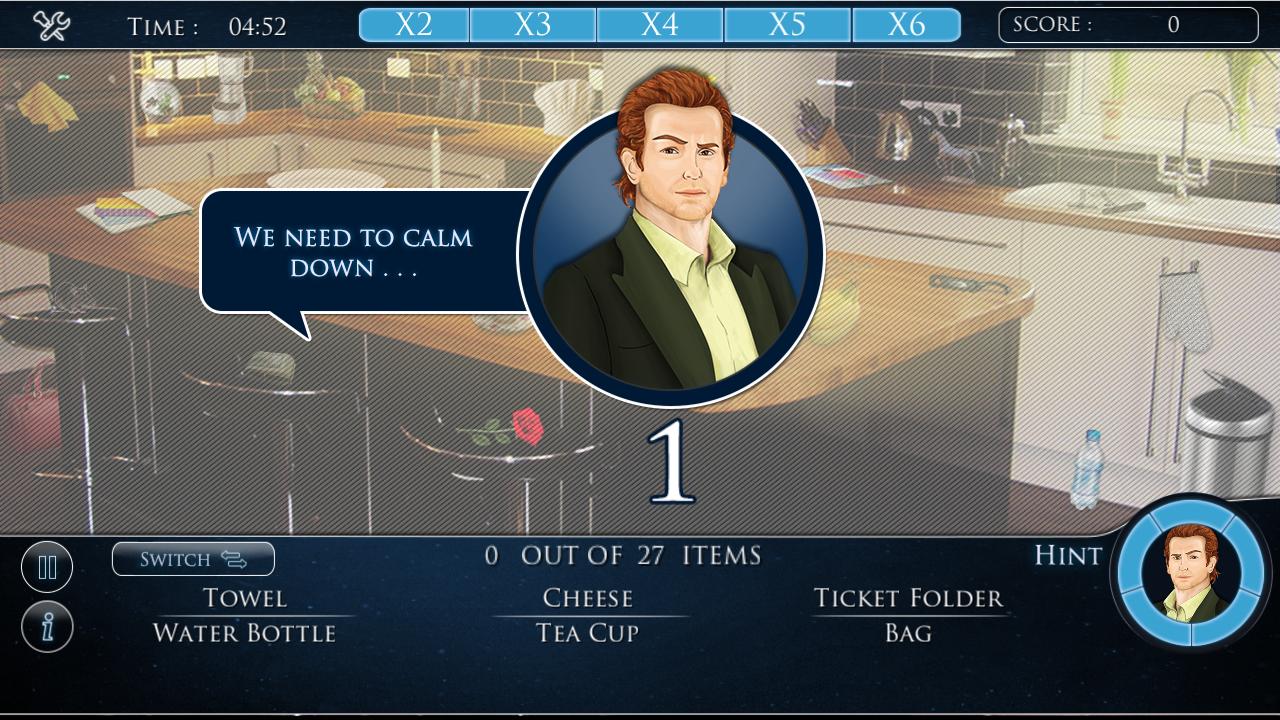Select 'Towel' from the item list
1280x720 pixels.
tap(243, 597)
